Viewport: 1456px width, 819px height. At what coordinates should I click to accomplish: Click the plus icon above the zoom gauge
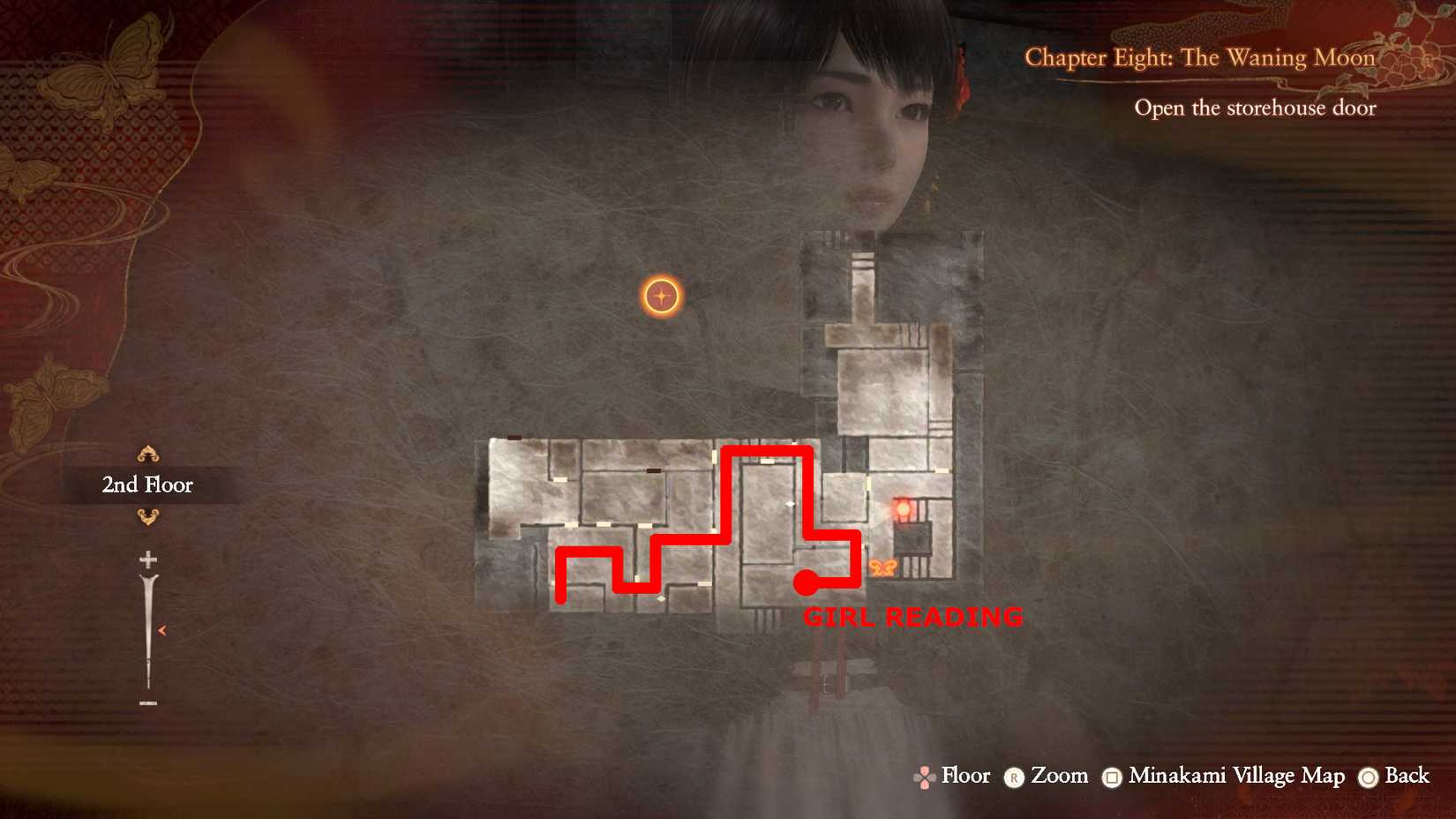148,559
